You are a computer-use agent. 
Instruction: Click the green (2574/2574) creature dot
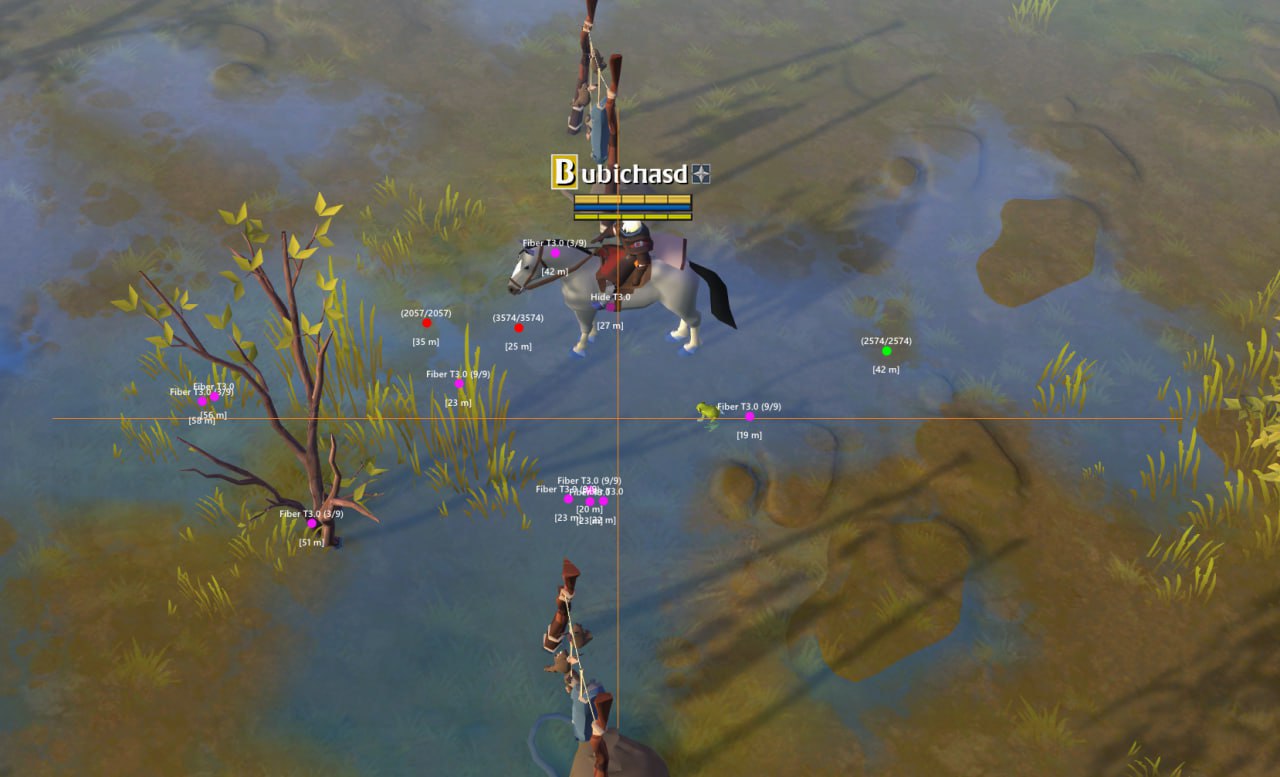[887, 351]
